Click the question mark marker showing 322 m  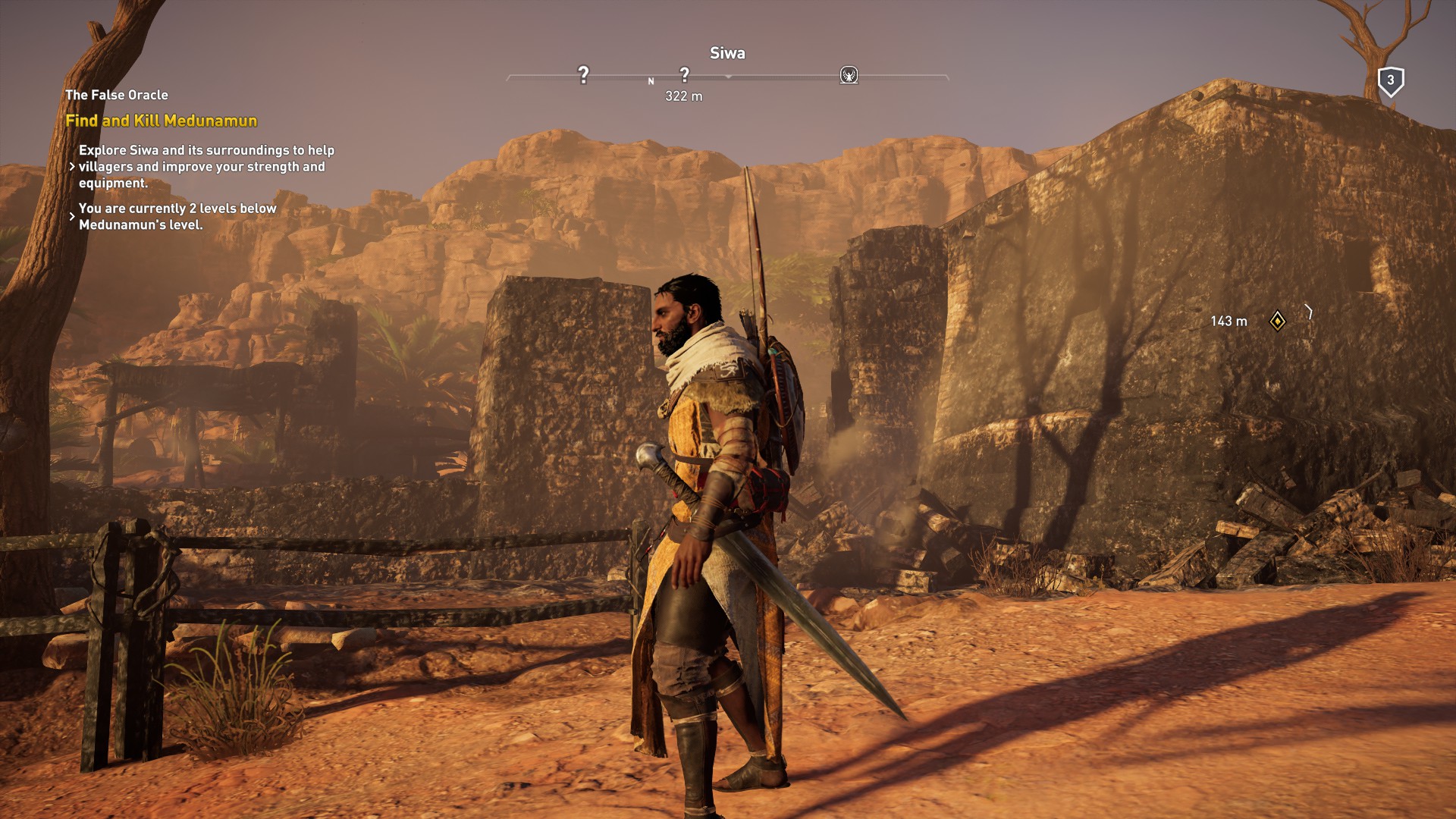(x=684, y=74)
